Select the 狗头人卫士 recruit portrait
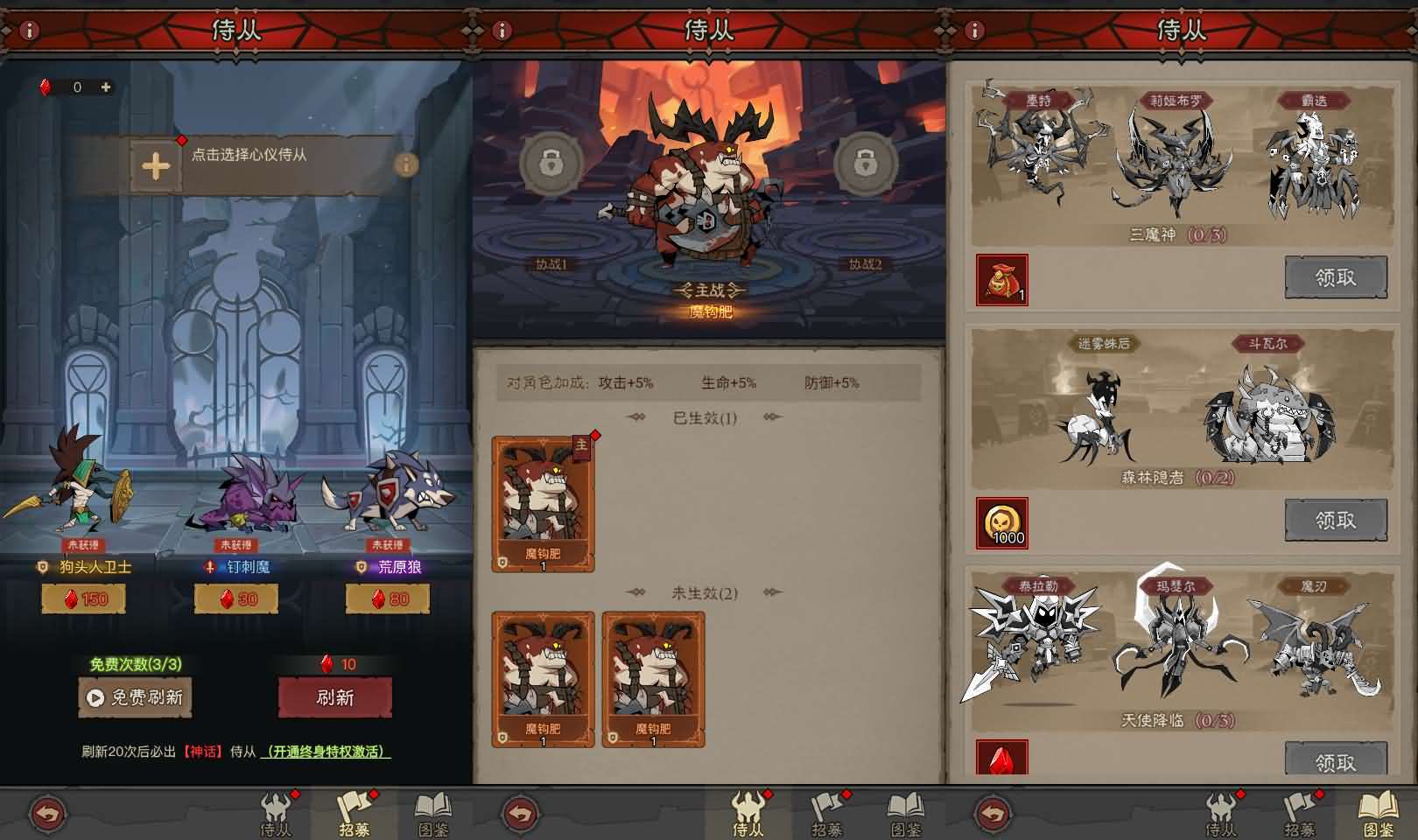 [83, 499]
